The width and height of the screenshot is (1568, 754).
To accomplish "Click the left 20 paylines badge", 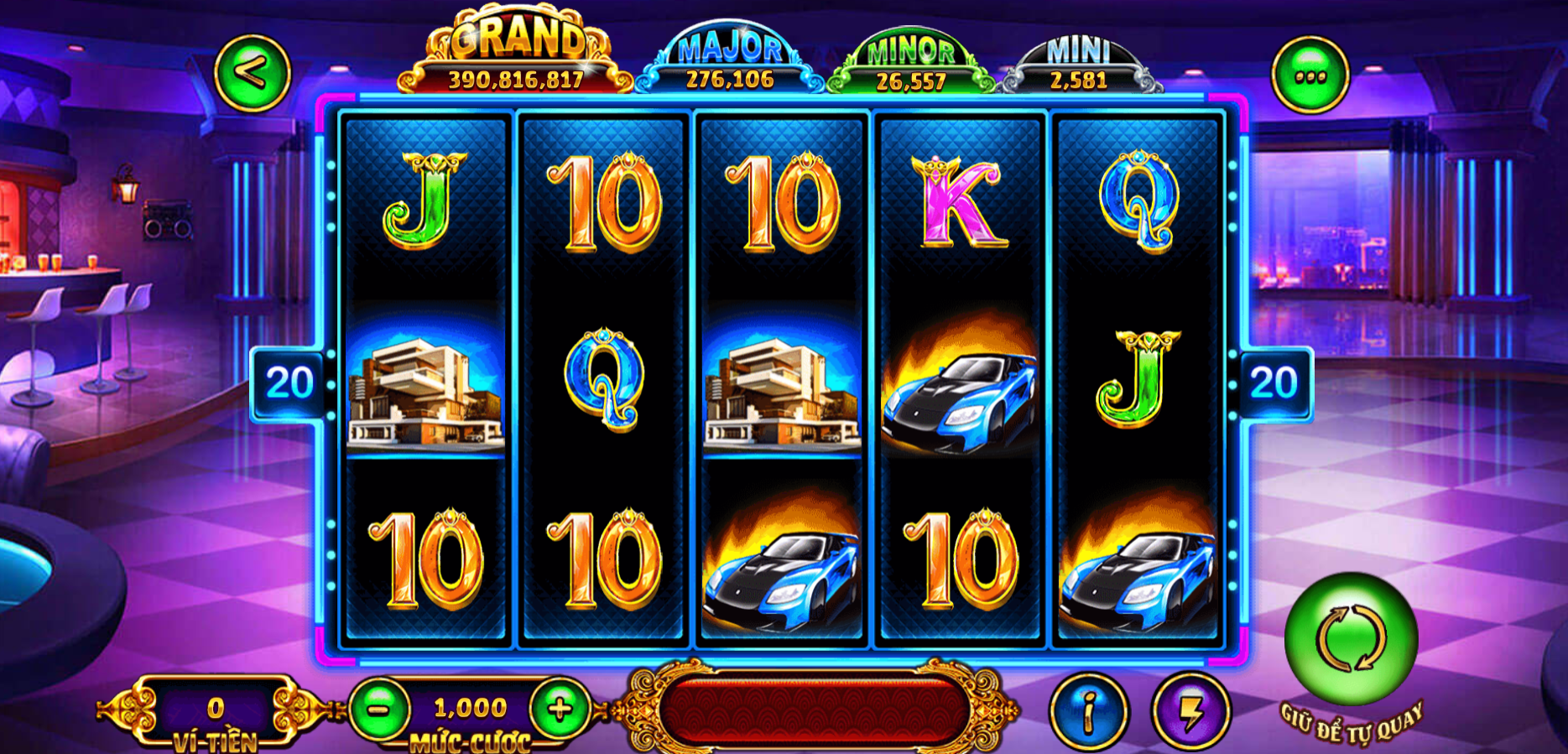I will [289, 383].
